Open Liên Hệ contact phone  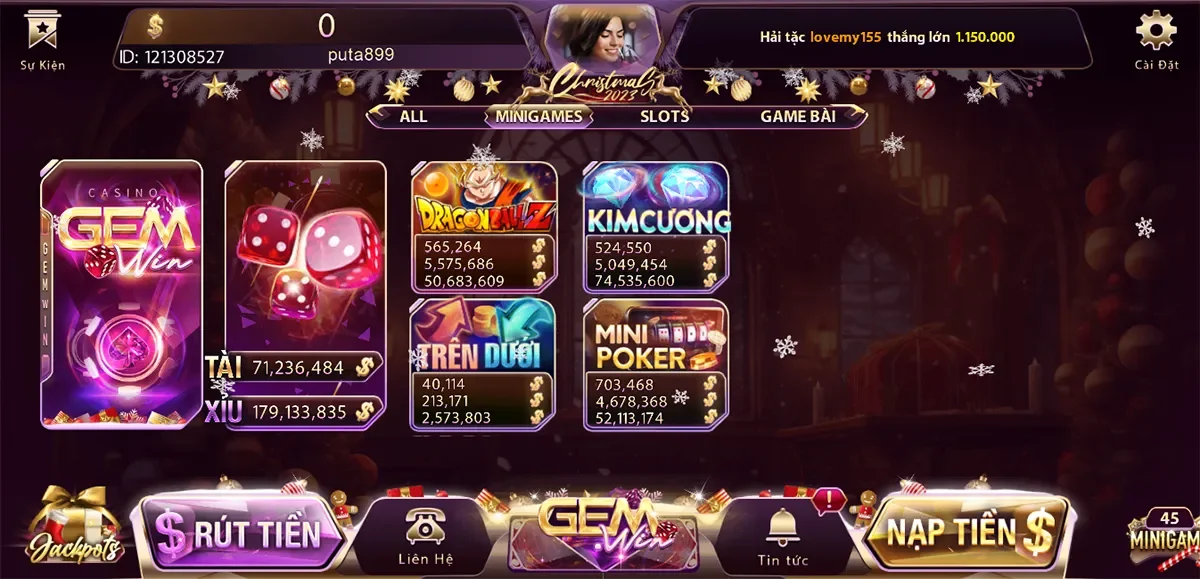coord(425,536)
